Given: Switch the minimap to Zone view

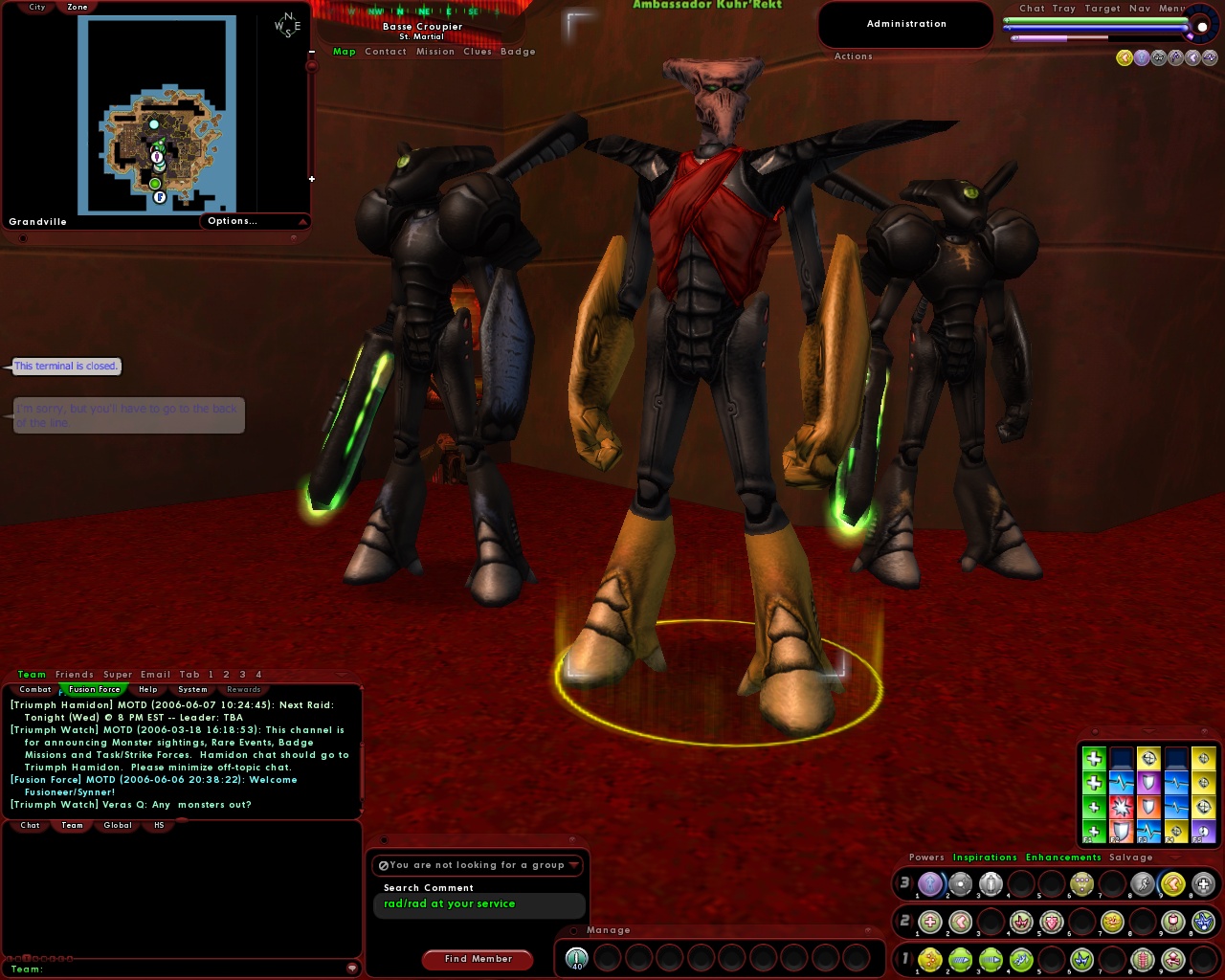Looking at the screenshot, I should tap(77, 7).
